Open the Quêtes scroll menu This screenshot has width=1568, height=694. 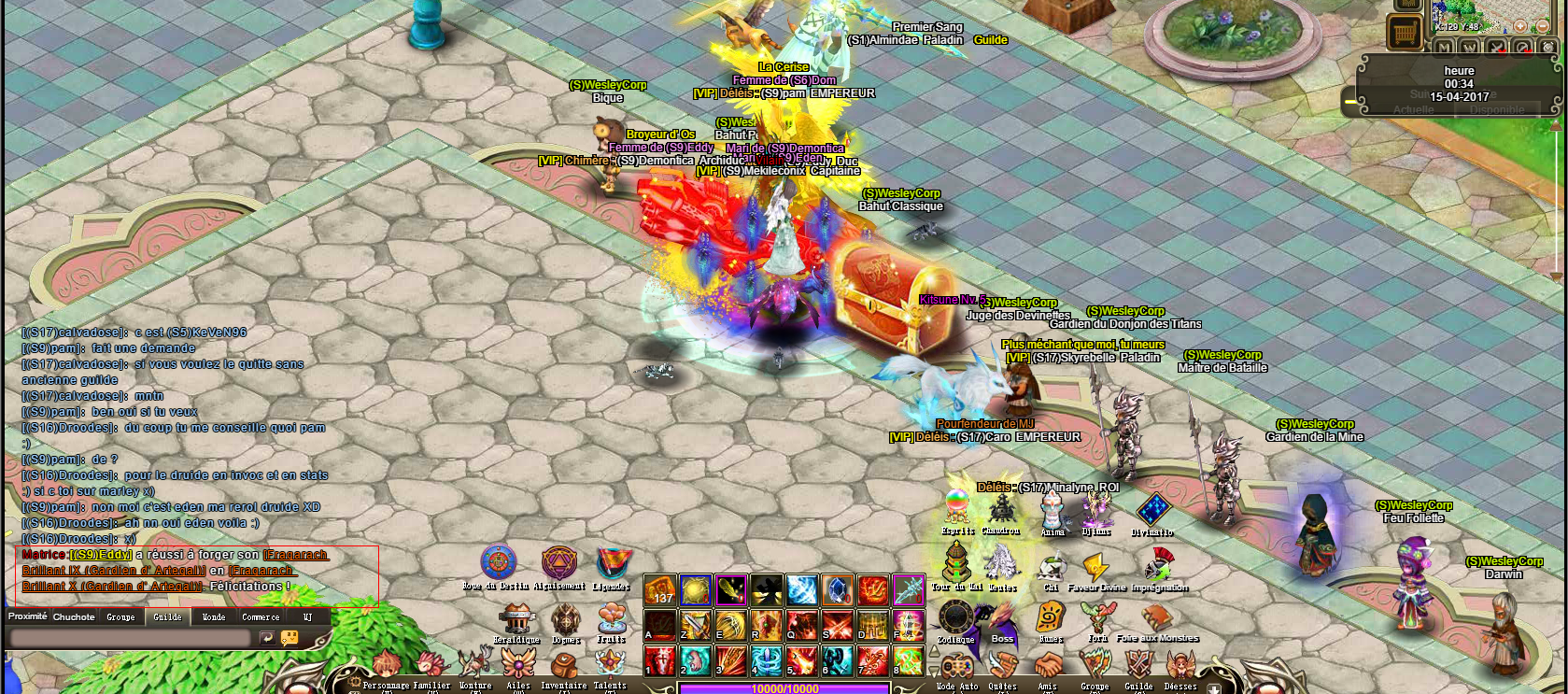tap(1002, 666)
